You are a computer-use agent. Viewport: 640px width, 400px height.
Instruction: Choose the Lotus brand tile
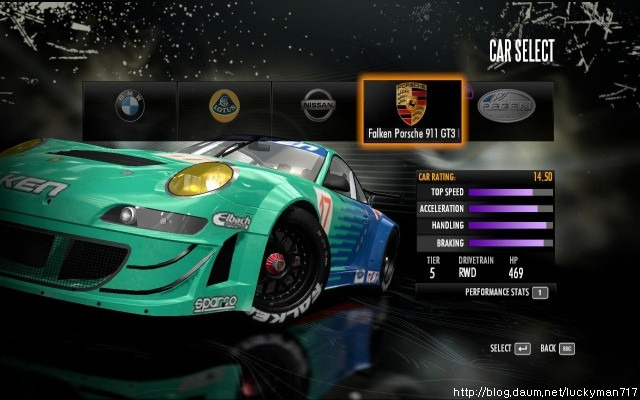tap(224, 106)
